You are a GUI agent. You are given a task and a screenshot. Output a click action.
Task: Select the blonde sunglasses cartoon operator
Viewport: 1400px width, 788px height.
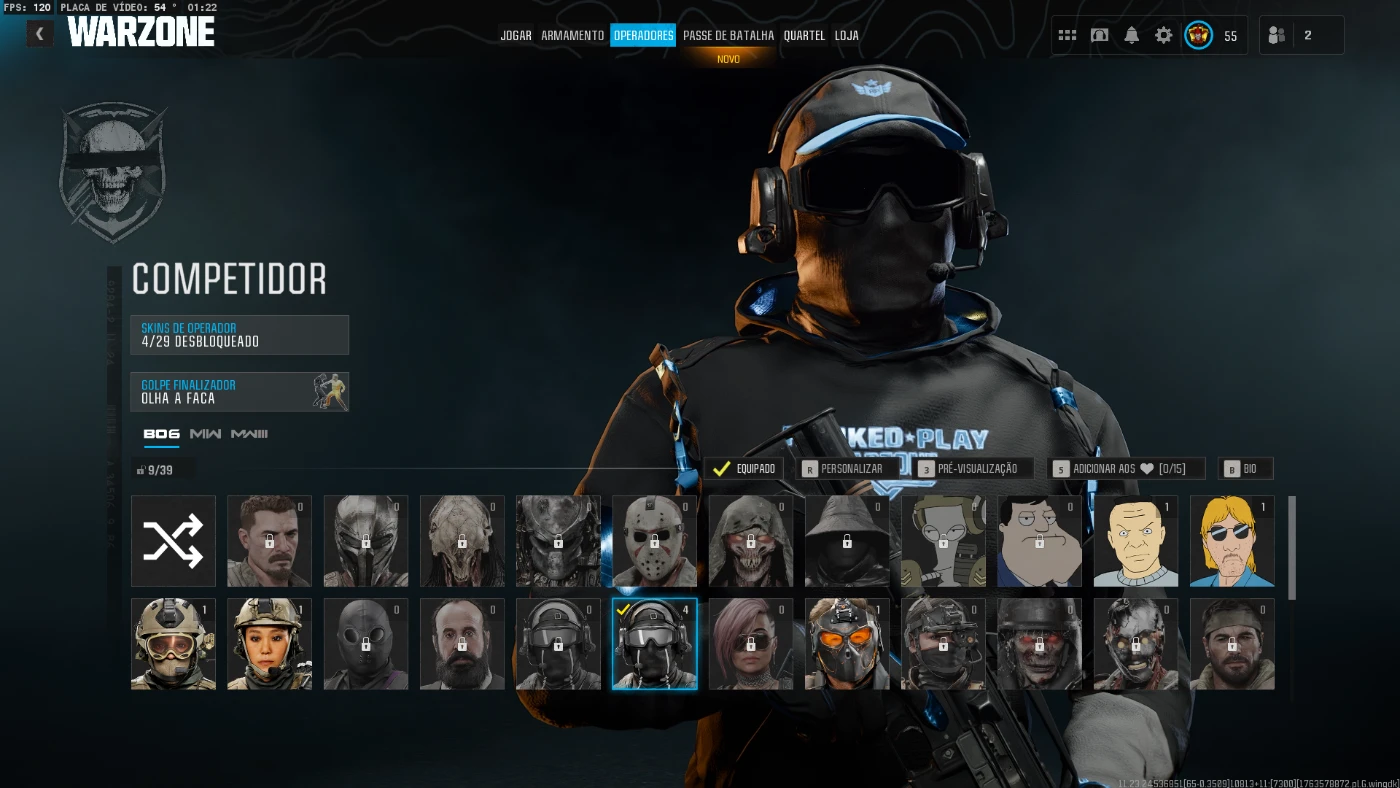(x=1231, y=541)
